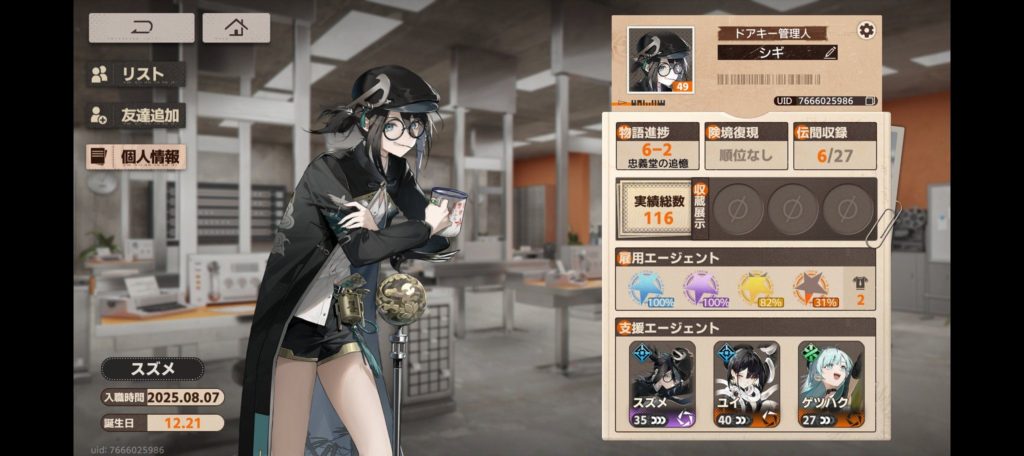Screen dimensions: 1024x456
Task: Return to the home screen
Action: (x=236, y=28)
